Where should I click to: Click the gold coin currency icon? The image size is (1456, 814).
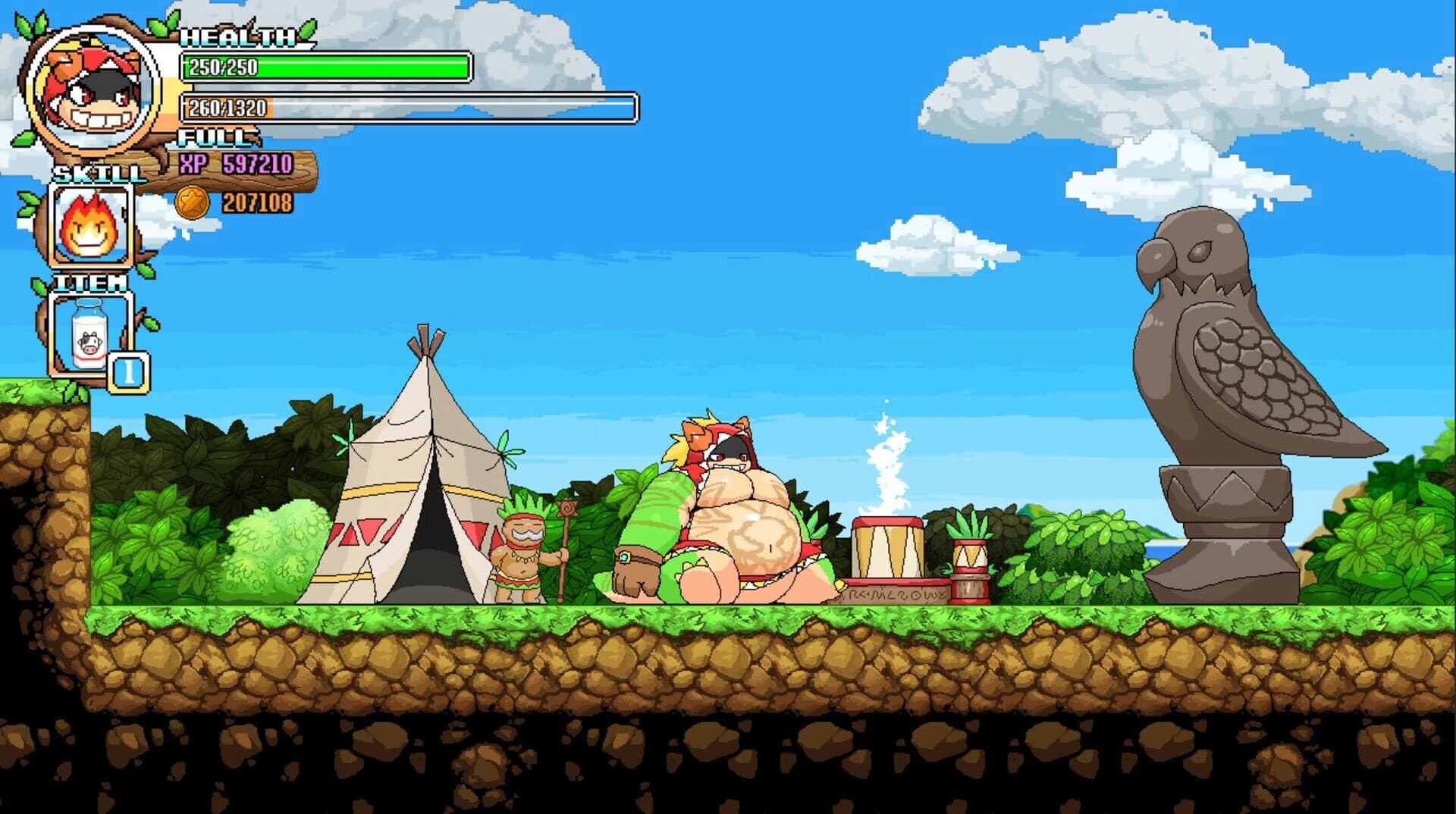coord(193,202)
